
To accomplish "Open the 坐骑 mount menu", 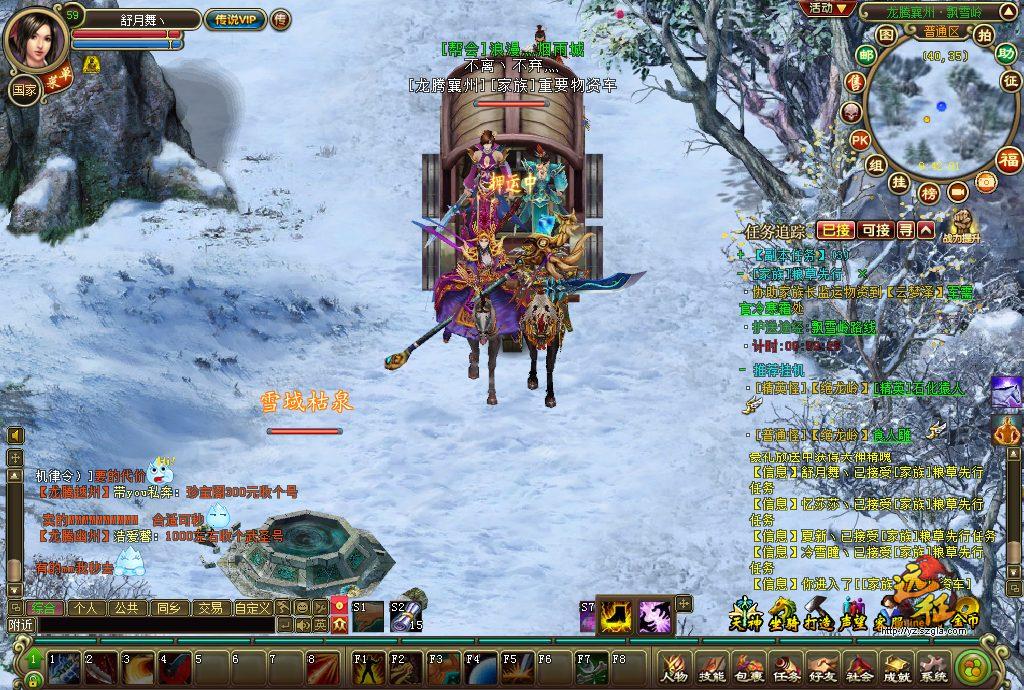I will tap(782, 613).
